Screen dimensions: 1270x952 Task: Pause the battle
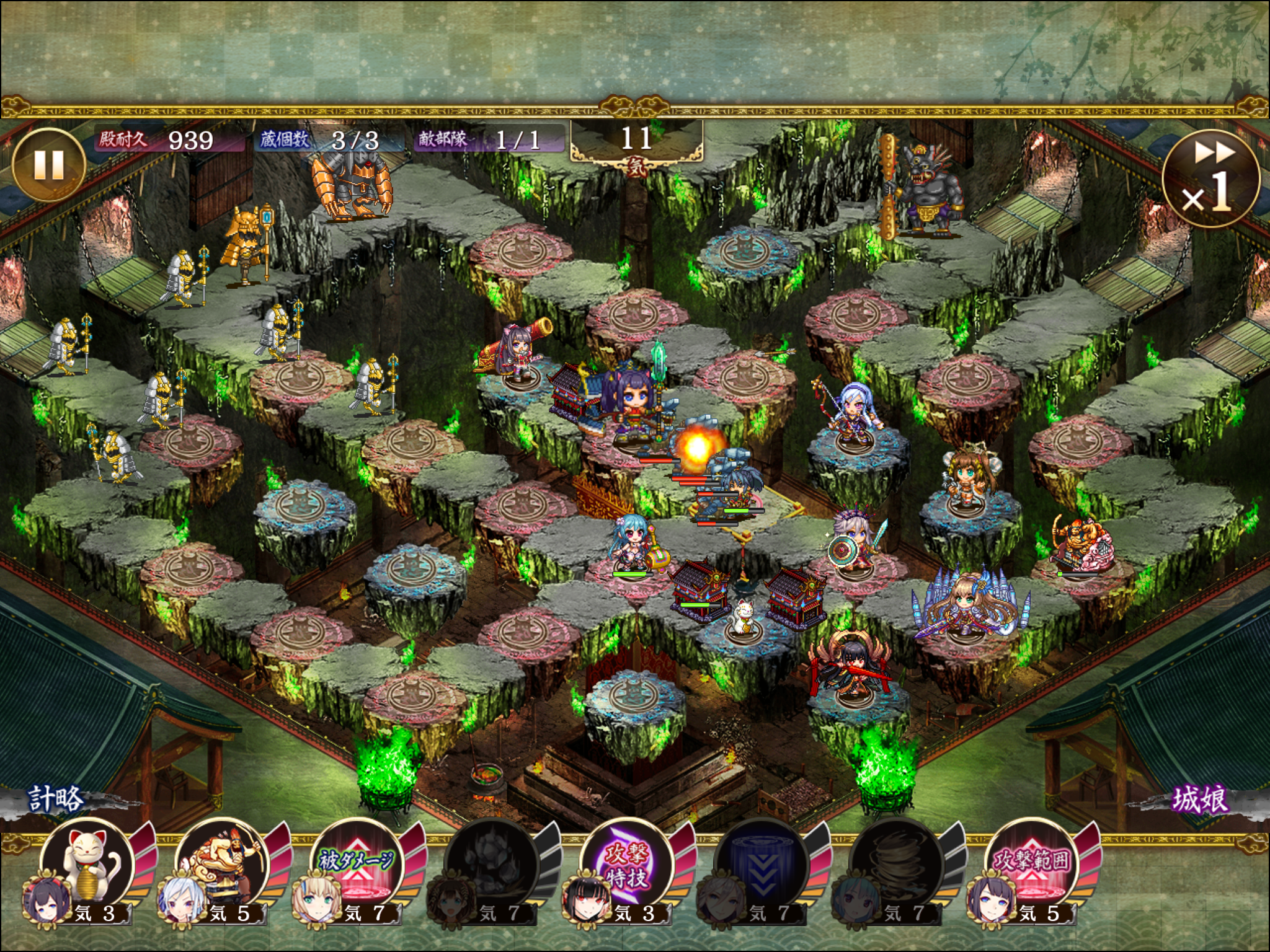pos(48,165)
